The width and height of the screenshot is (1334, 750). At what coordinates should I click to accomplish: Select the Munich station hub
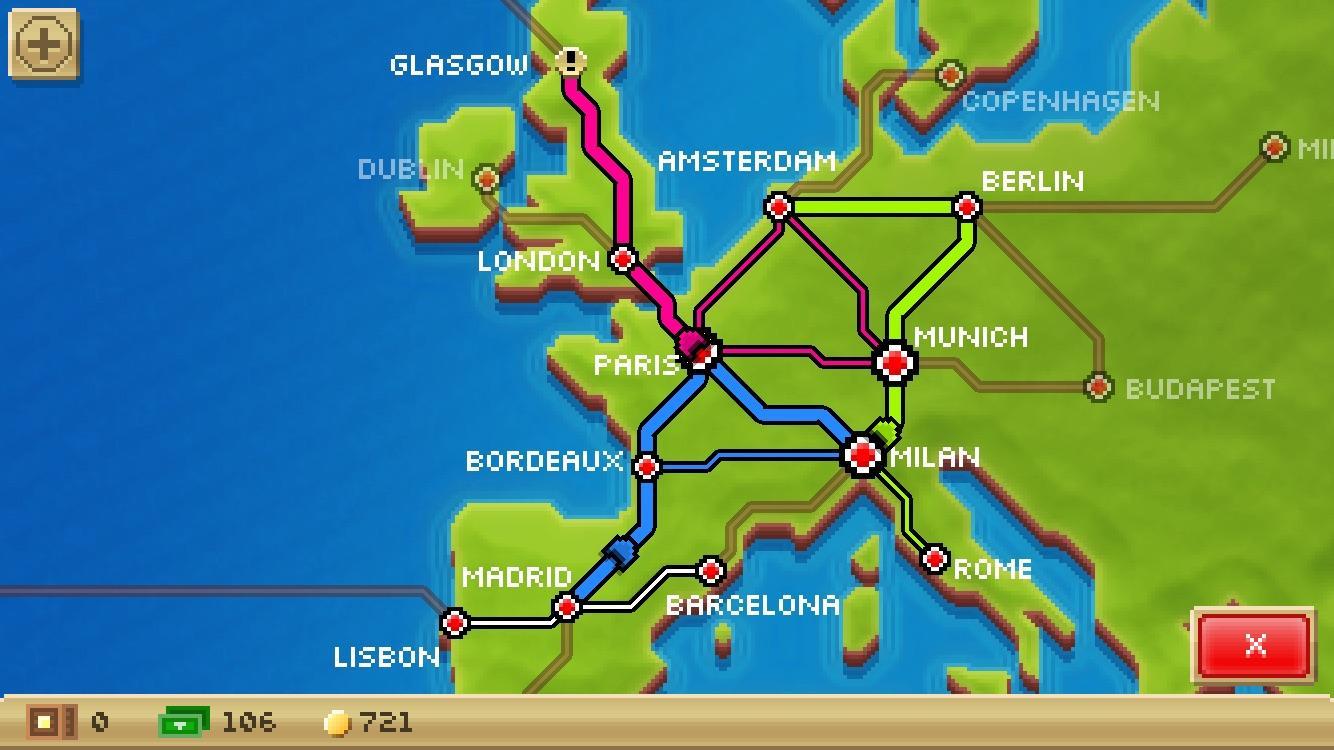tap(893, 362)
